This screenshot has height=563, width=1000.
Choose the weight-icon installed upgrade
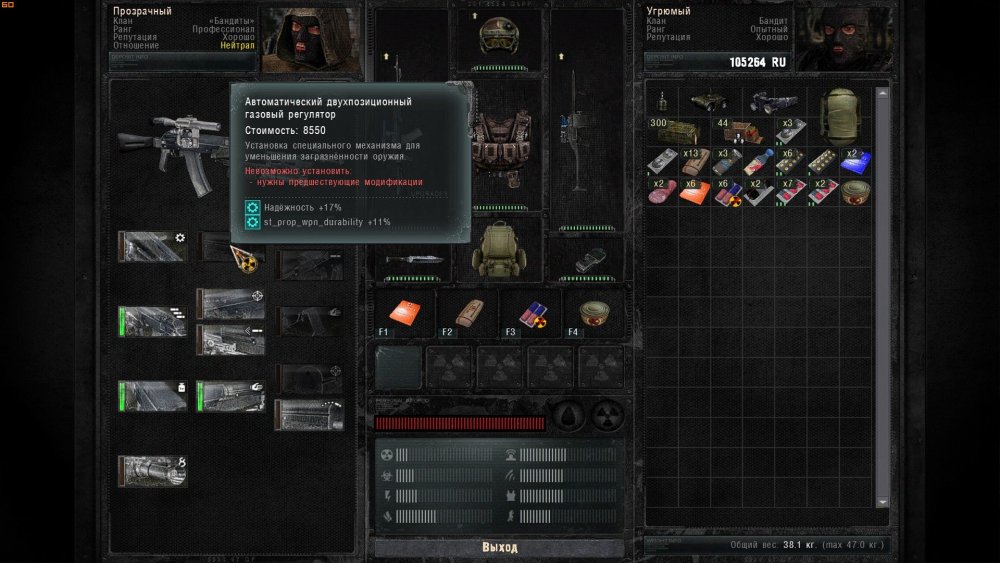coord(152,395)
